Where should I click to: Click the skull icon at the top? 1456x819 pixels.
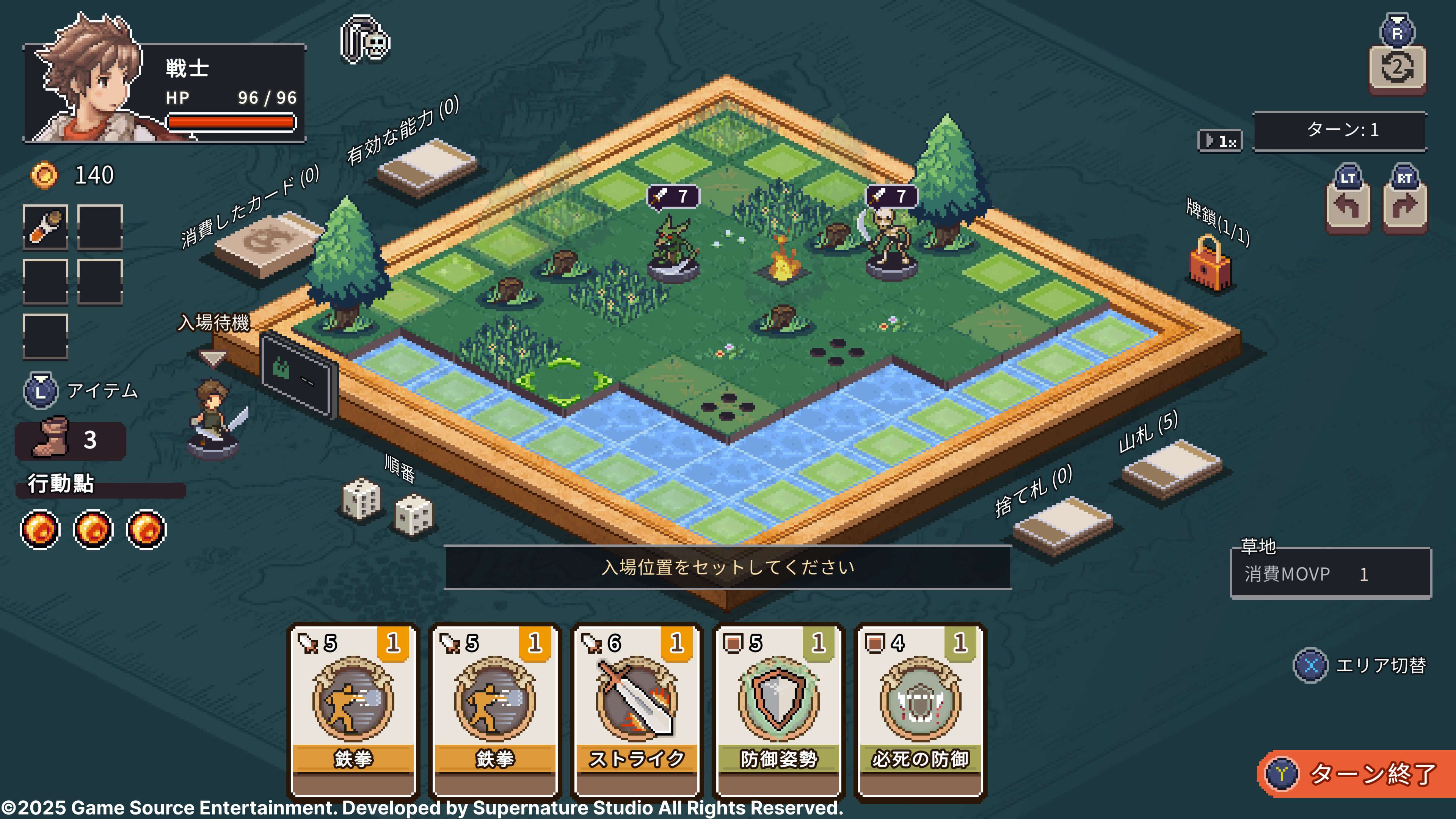tap(366, 39)
